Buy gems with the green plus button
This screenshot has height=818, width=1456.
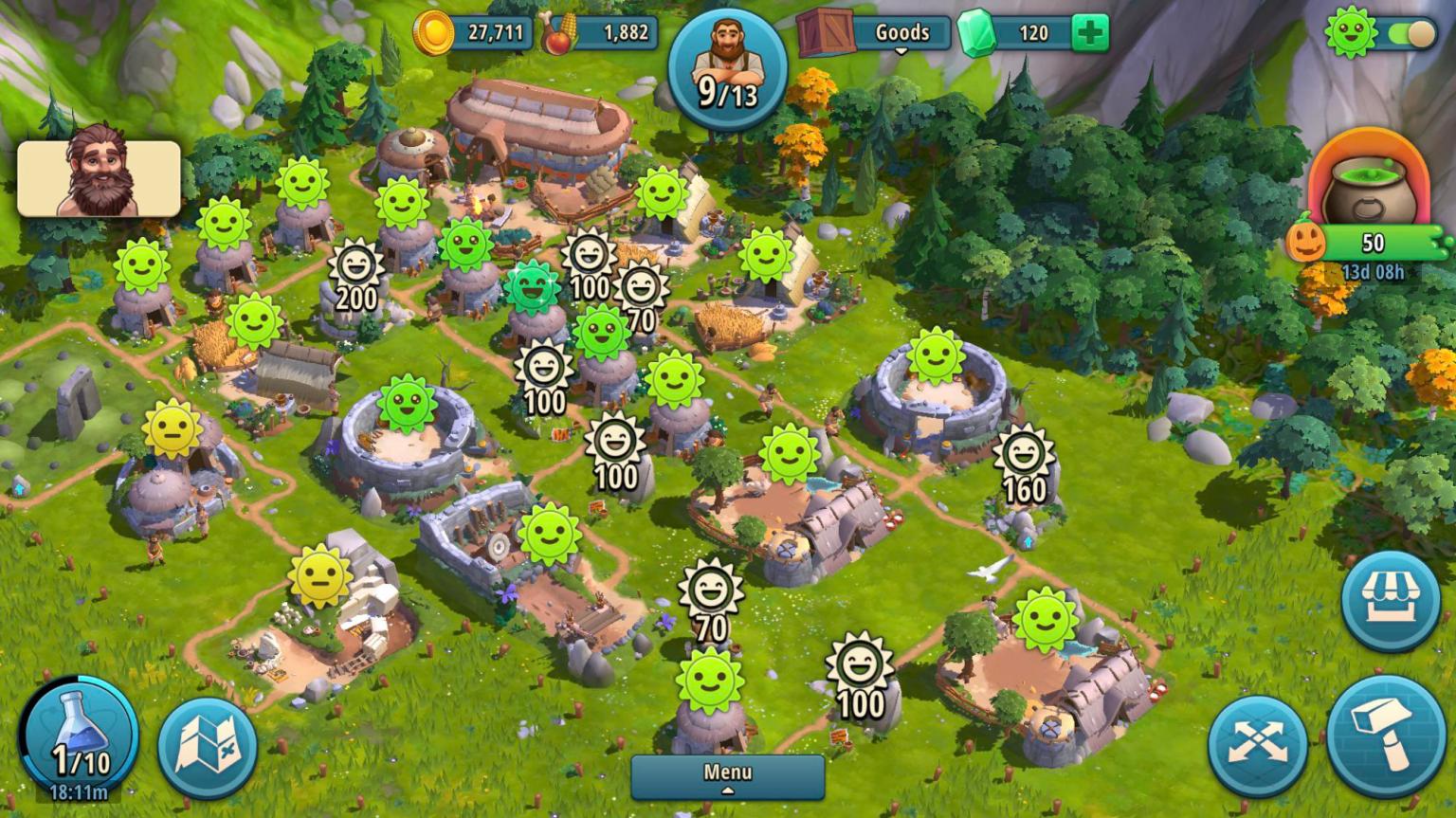[x=1088, y=33]
